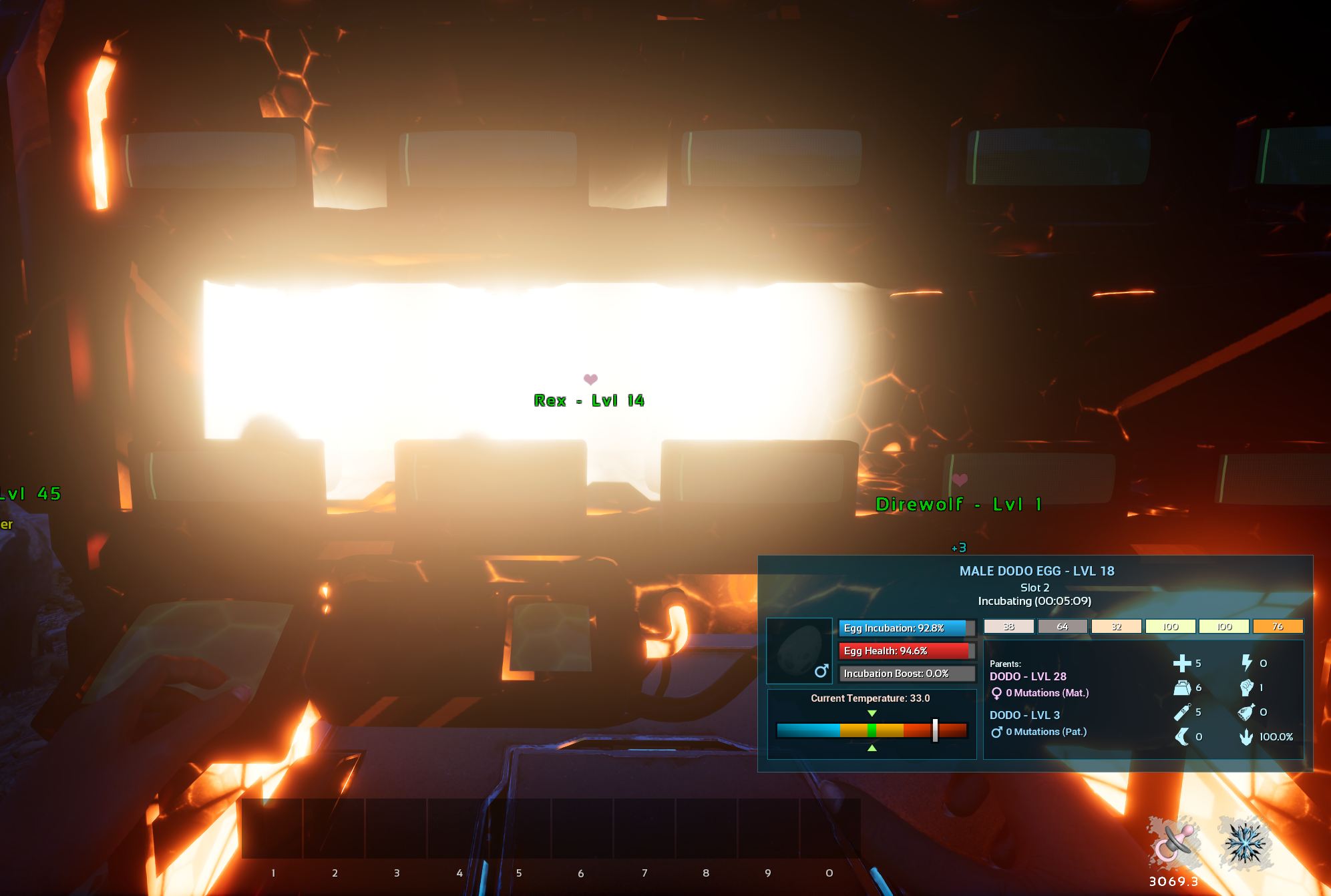Select the health cross stat icon
The height and width of the screenshot is (896, 1331).
(x=1183, y=664)
